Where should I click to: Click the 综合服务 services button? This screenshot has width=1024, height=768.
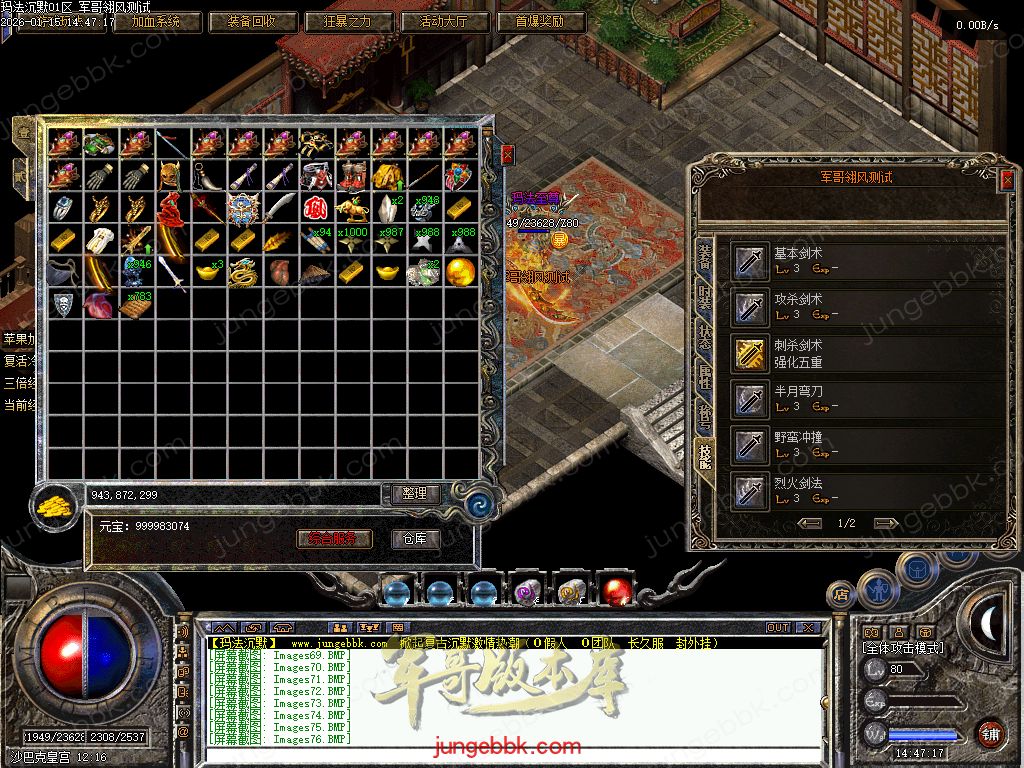335,539
